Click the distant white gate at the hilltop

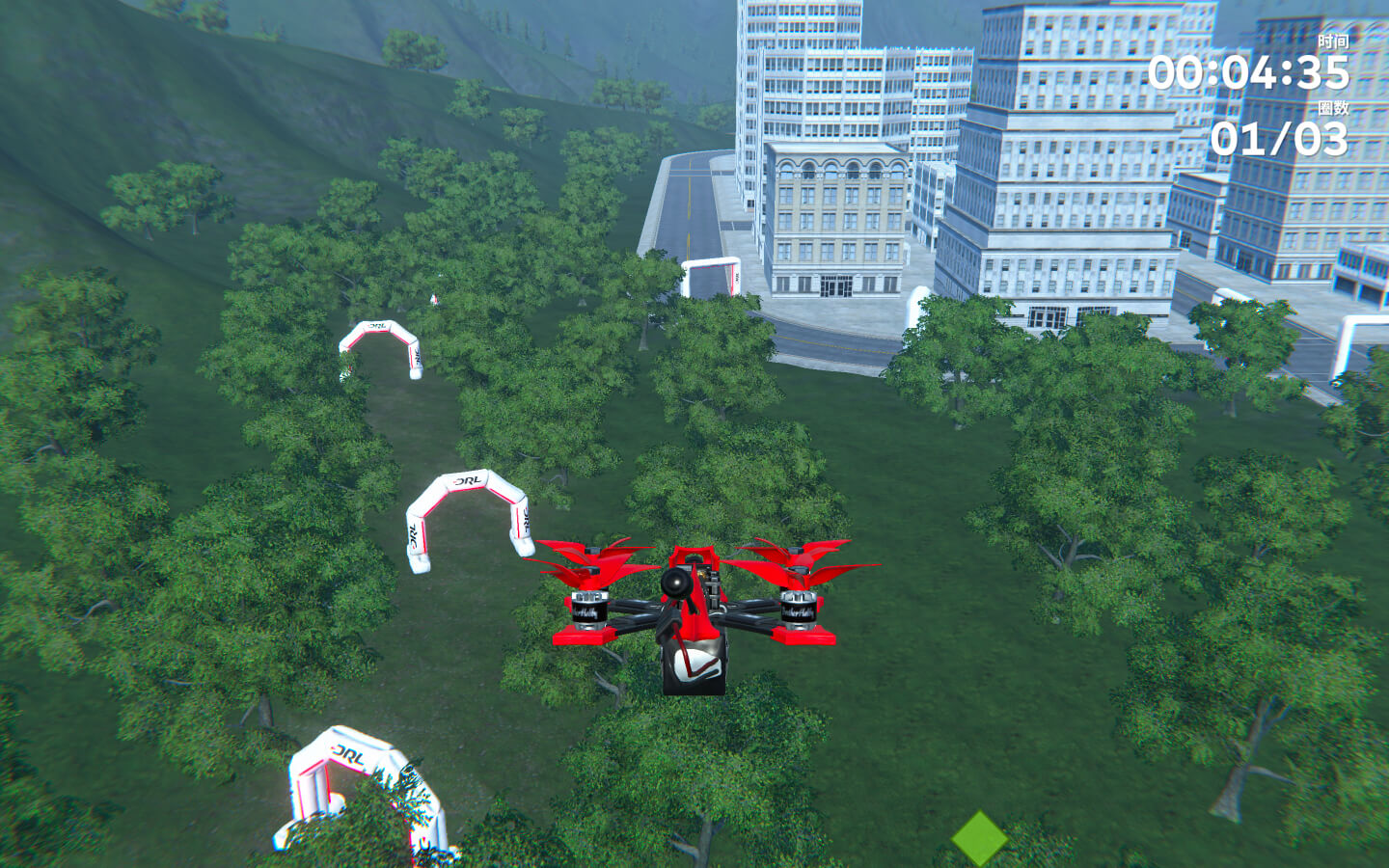pyautogui.click(x=434, y=299)
